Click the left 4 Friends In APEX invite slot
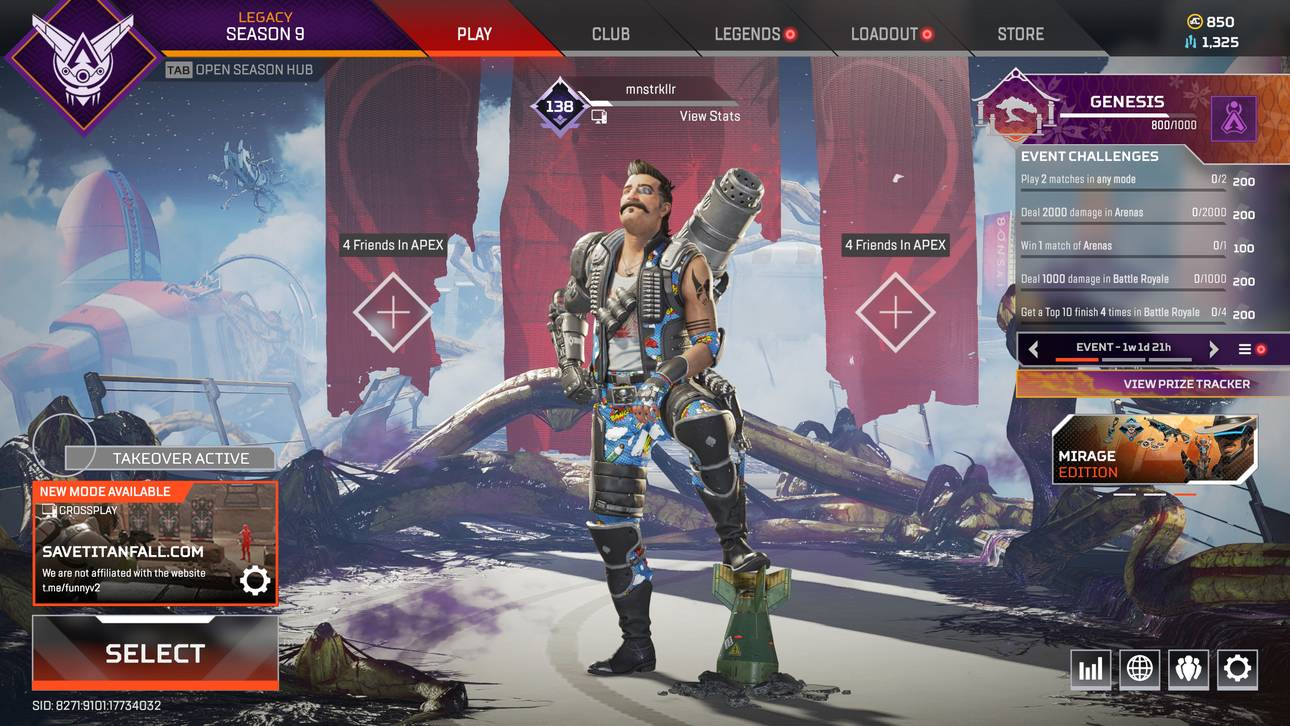 click(x=393, y=310)
